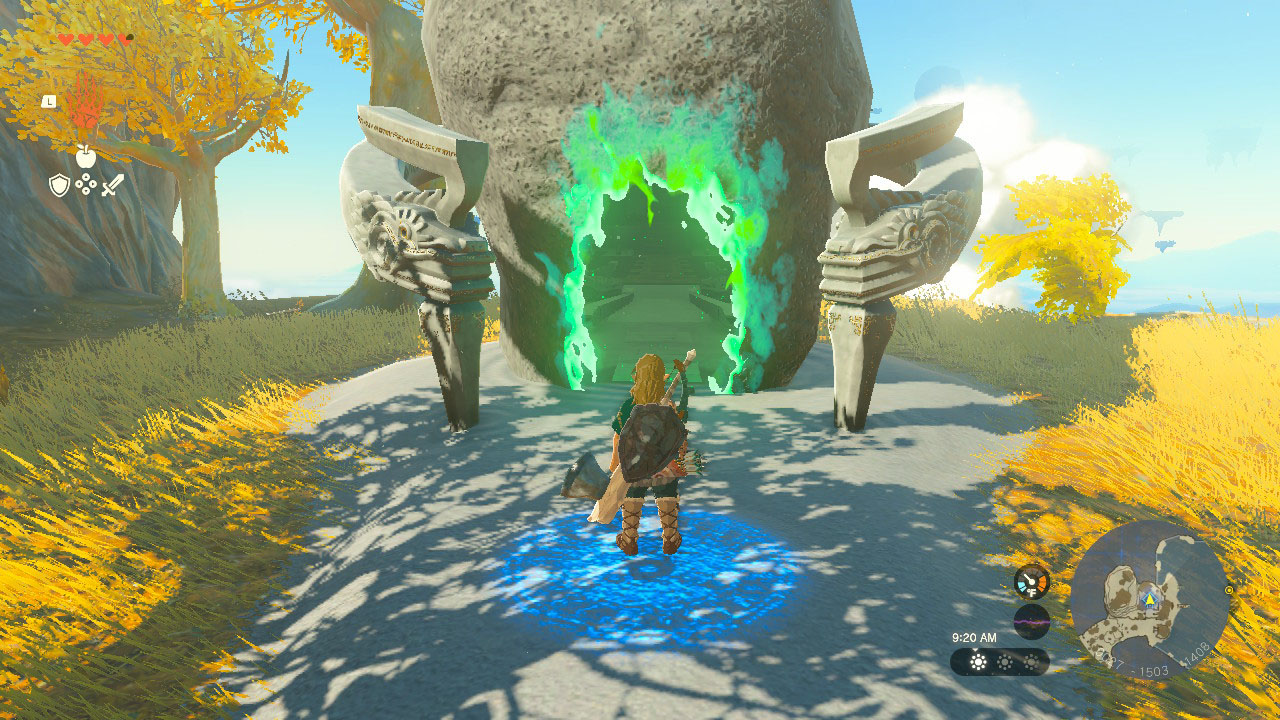The height and width of the screenshot is (720, 1280).
Task: Click the yellow player arrow on the minimap
Action: point(1150,598)
